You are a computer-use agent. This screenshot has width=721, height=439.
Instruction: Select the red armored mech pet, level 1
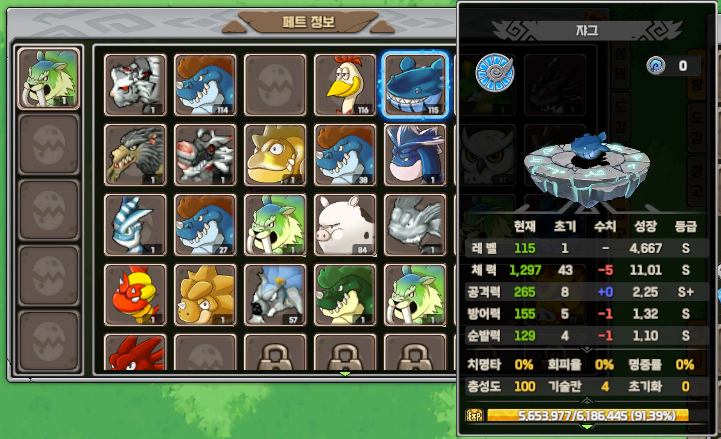pos(205,154)
